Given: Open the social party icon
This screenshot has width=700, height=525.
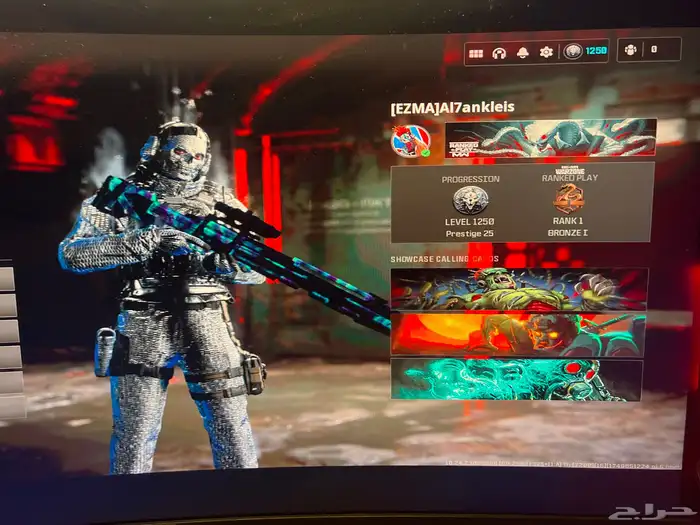Looking at the screenshot, I should coord(630,49).
